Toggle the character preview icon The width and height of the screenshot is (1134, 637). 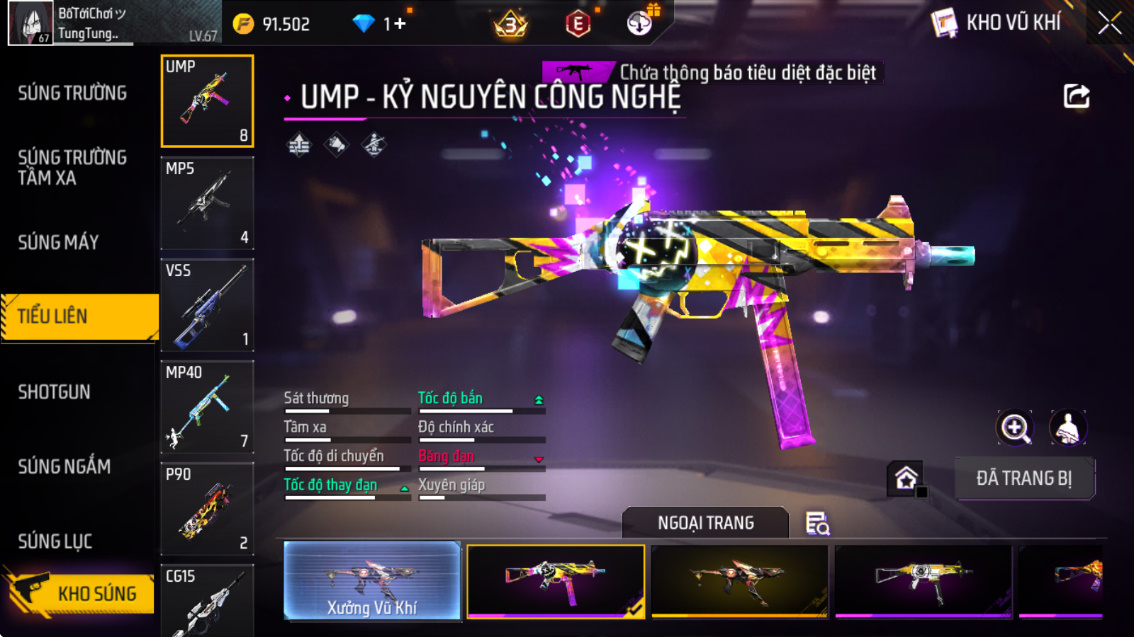point(1068,428)
